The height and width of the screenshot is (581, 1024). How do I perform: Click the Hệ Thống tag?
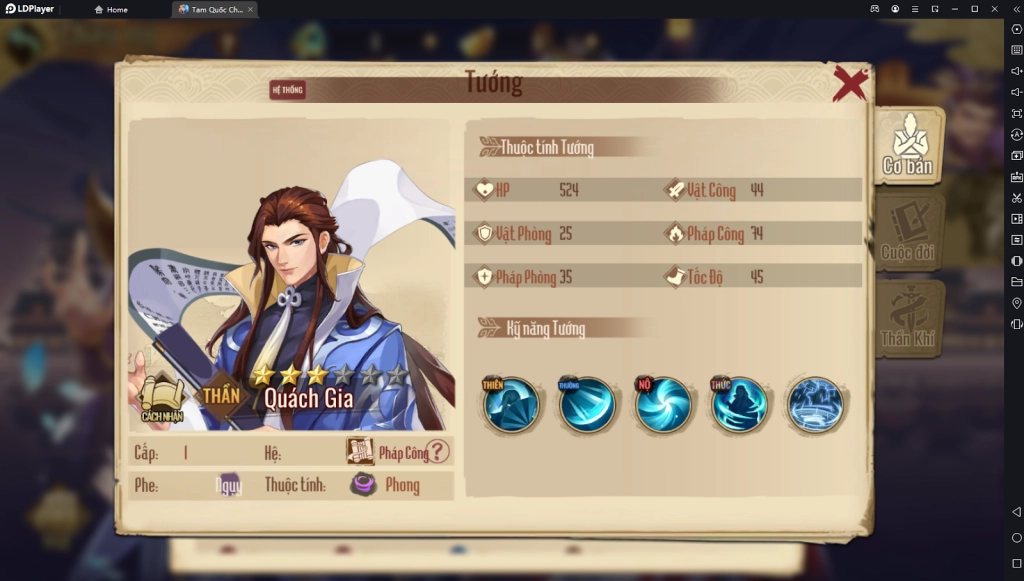click(x=287, y=90)
